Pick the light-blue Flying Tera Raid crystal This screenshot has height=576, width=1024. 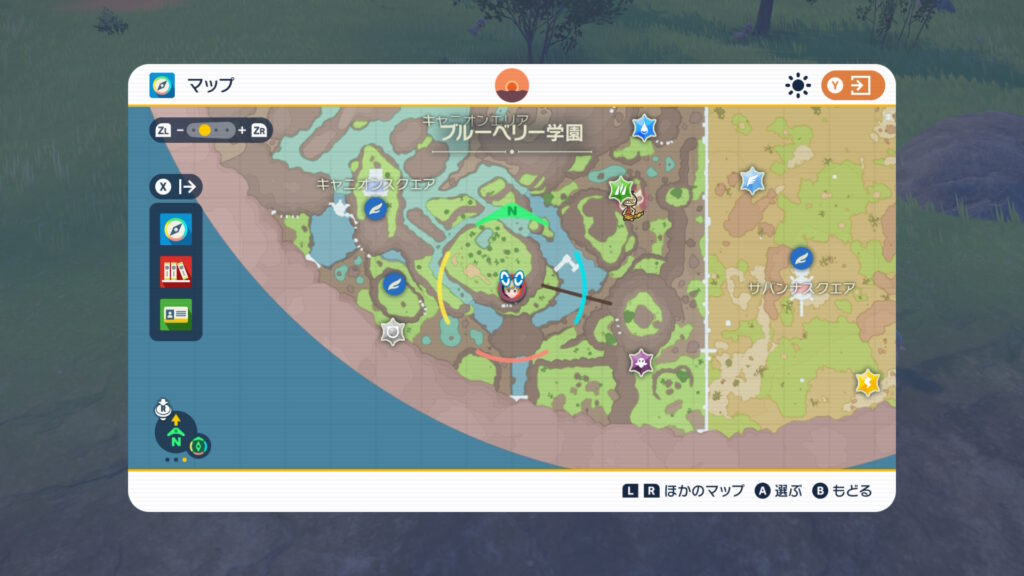point(753,181)
